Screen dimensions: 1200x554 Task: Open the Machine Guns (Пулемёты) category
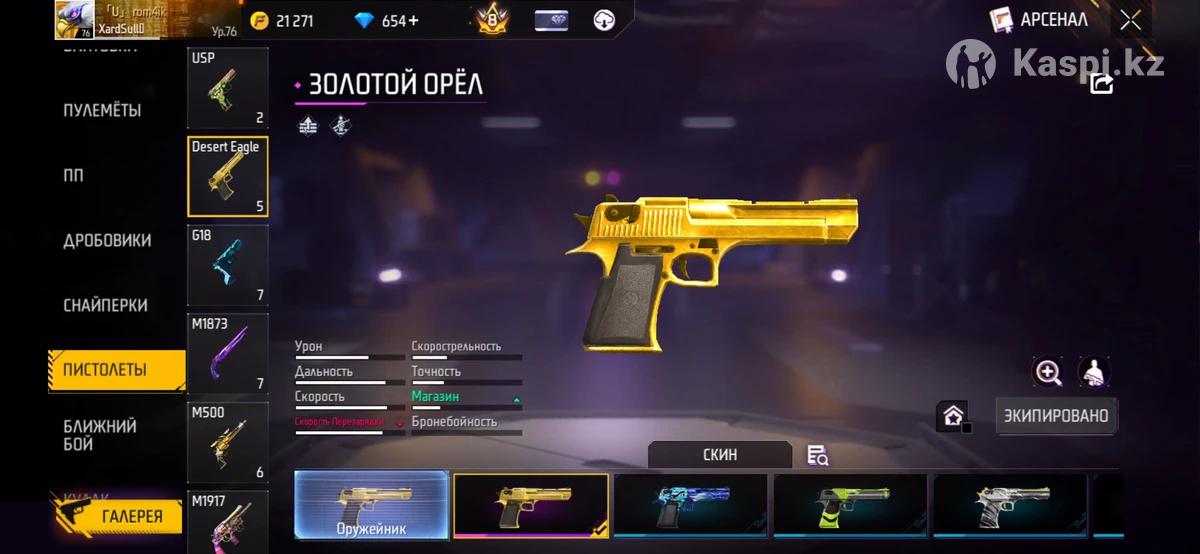tap(102, 110)
